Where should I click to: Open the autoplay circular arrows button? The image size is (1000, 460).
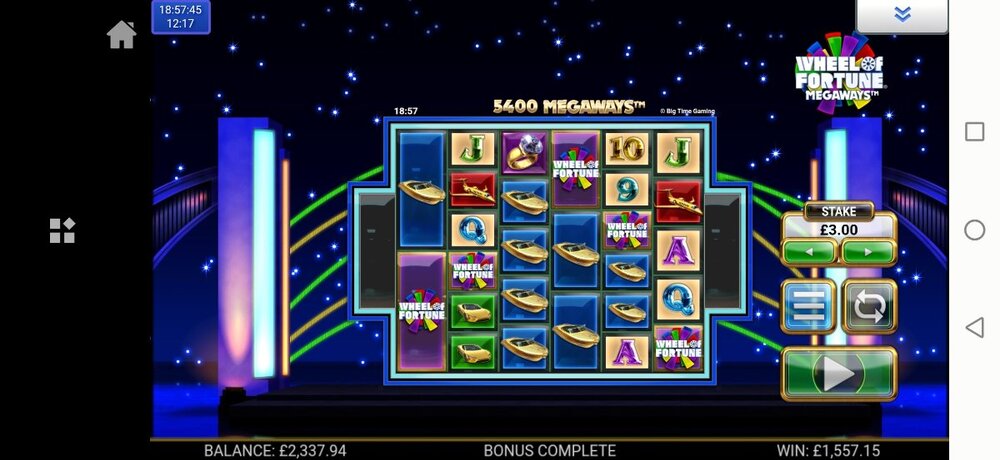pos(868,306)
